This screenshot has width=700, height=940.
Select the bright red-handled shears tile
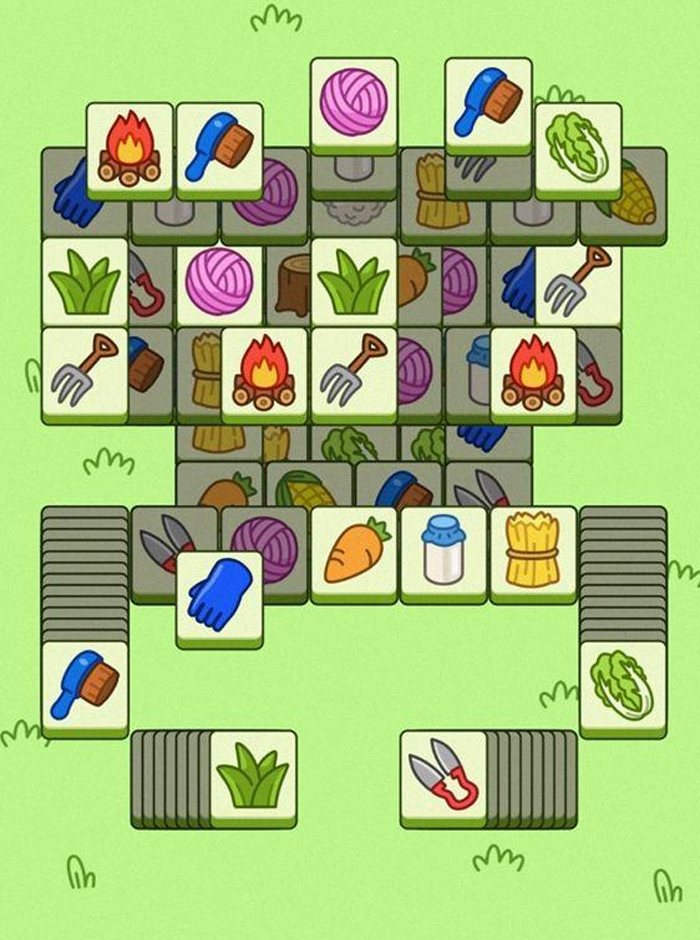coord(443,776)
